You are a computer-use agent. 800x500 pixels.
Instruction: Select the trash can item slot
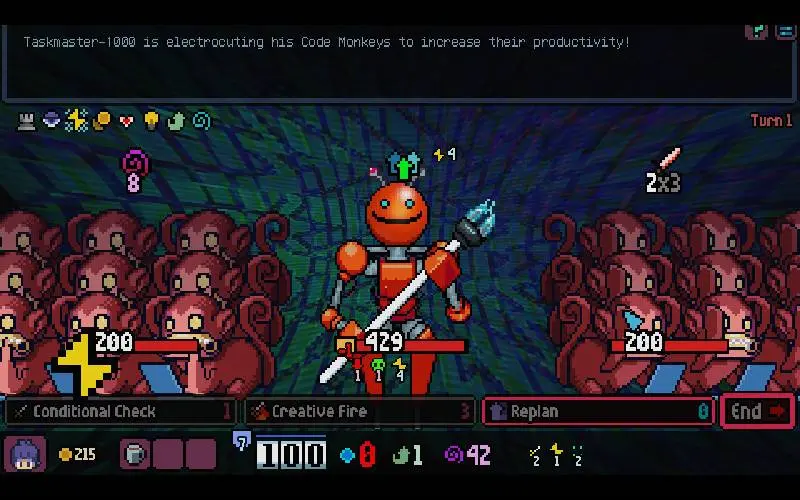click(x=135, y=455)
